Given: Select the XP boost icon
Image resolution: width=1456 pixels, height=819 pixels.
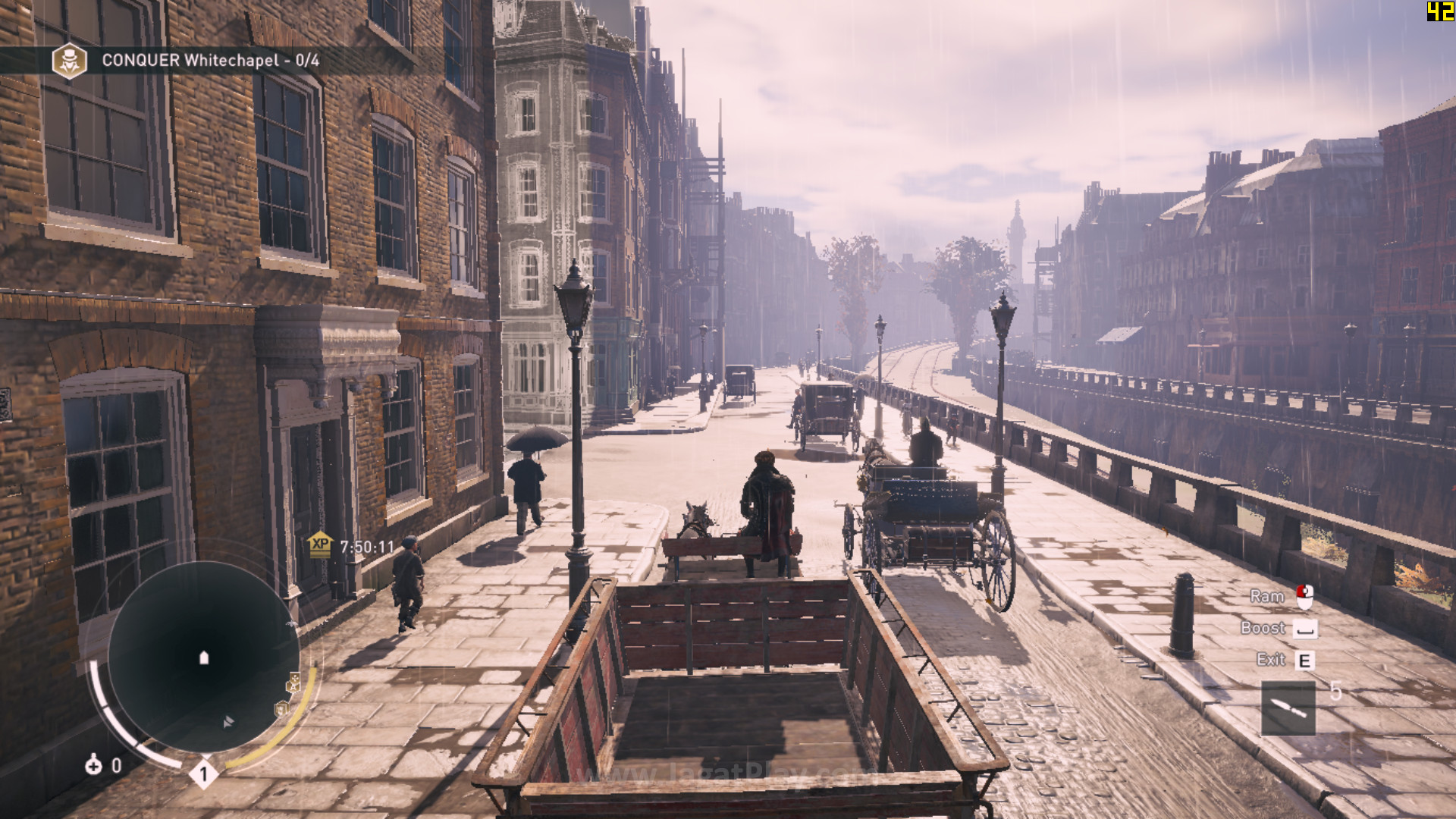Looking at the screenshot, I should pos(320,544).
